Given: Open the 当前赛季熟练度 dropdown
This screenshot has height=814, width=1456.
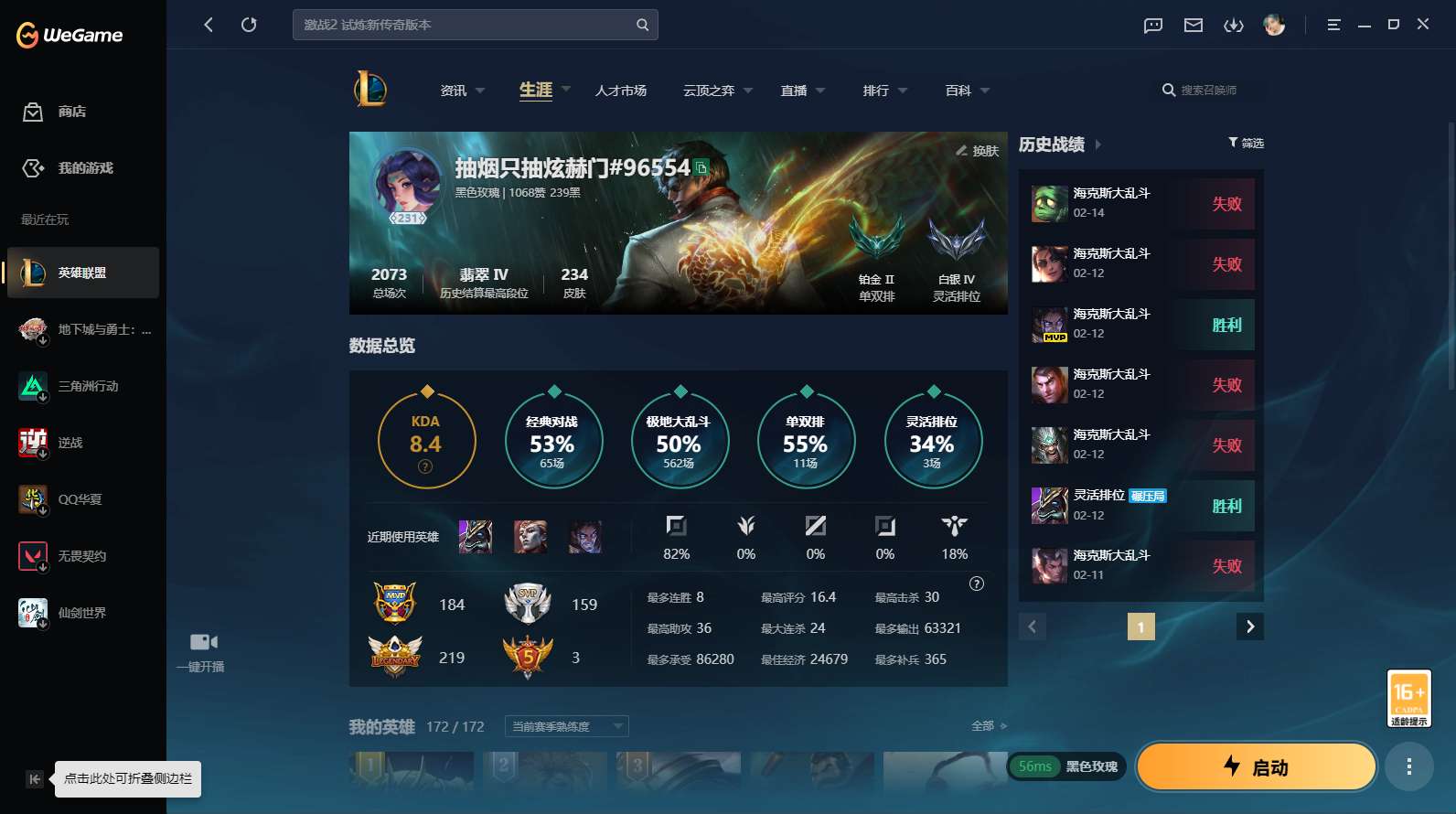Looking at the screenshot, I should 565,725.
